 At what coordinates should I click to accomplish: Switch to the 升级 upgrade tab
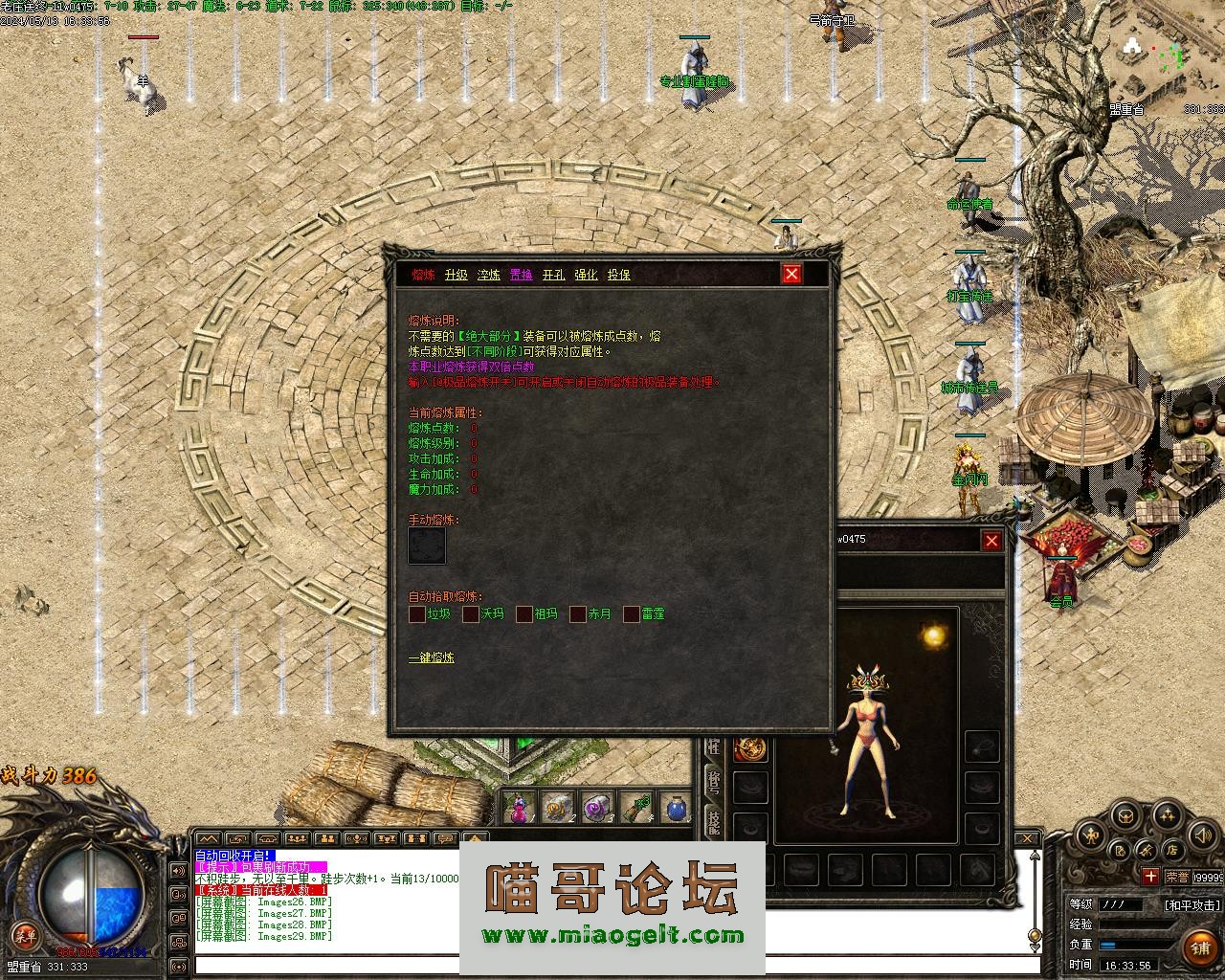click(x=456, y=275)
